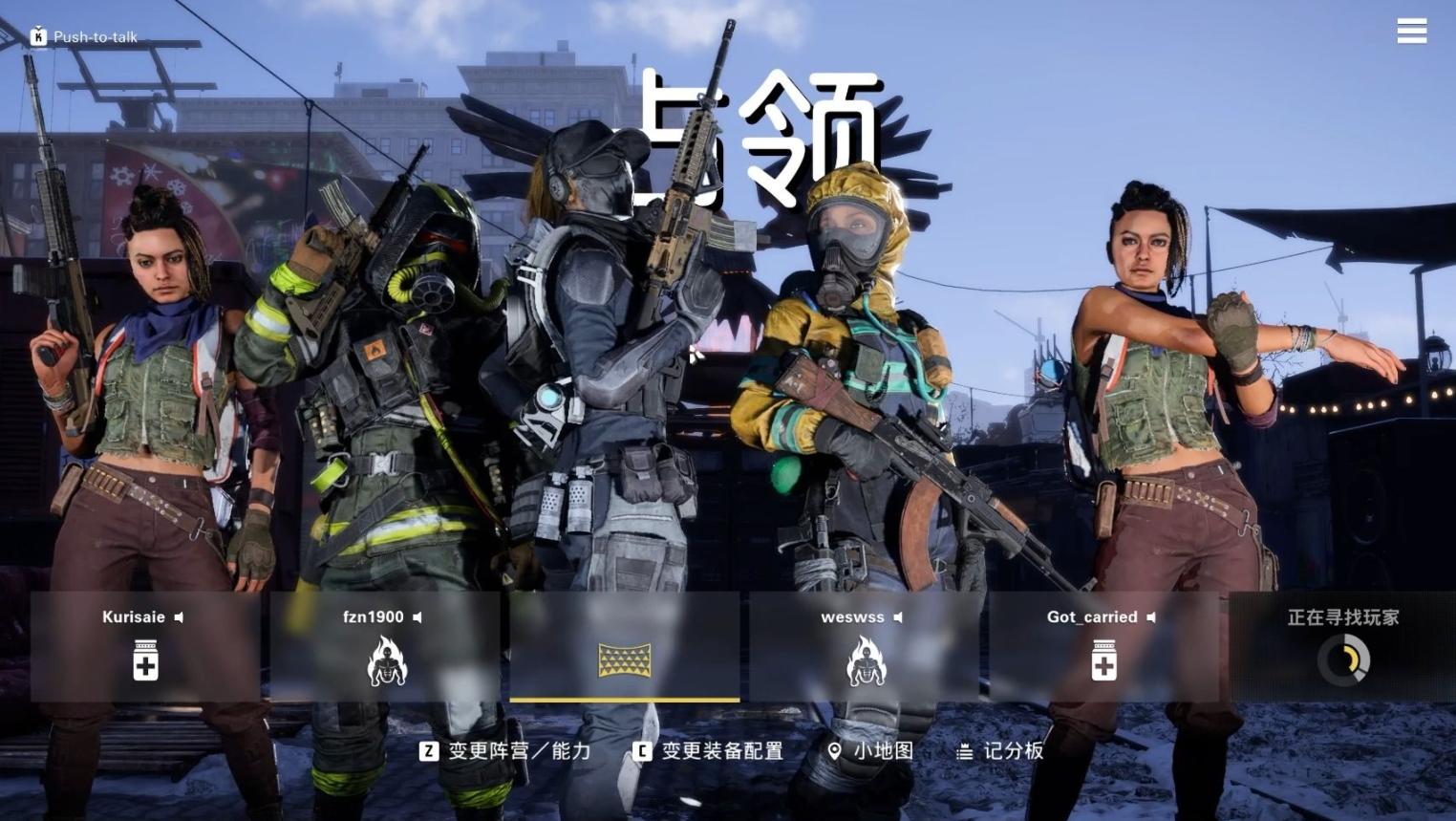Select the Libertad medkit icon under Kurisaie
Screen dimensions: 1456x821
click(144, 660)
